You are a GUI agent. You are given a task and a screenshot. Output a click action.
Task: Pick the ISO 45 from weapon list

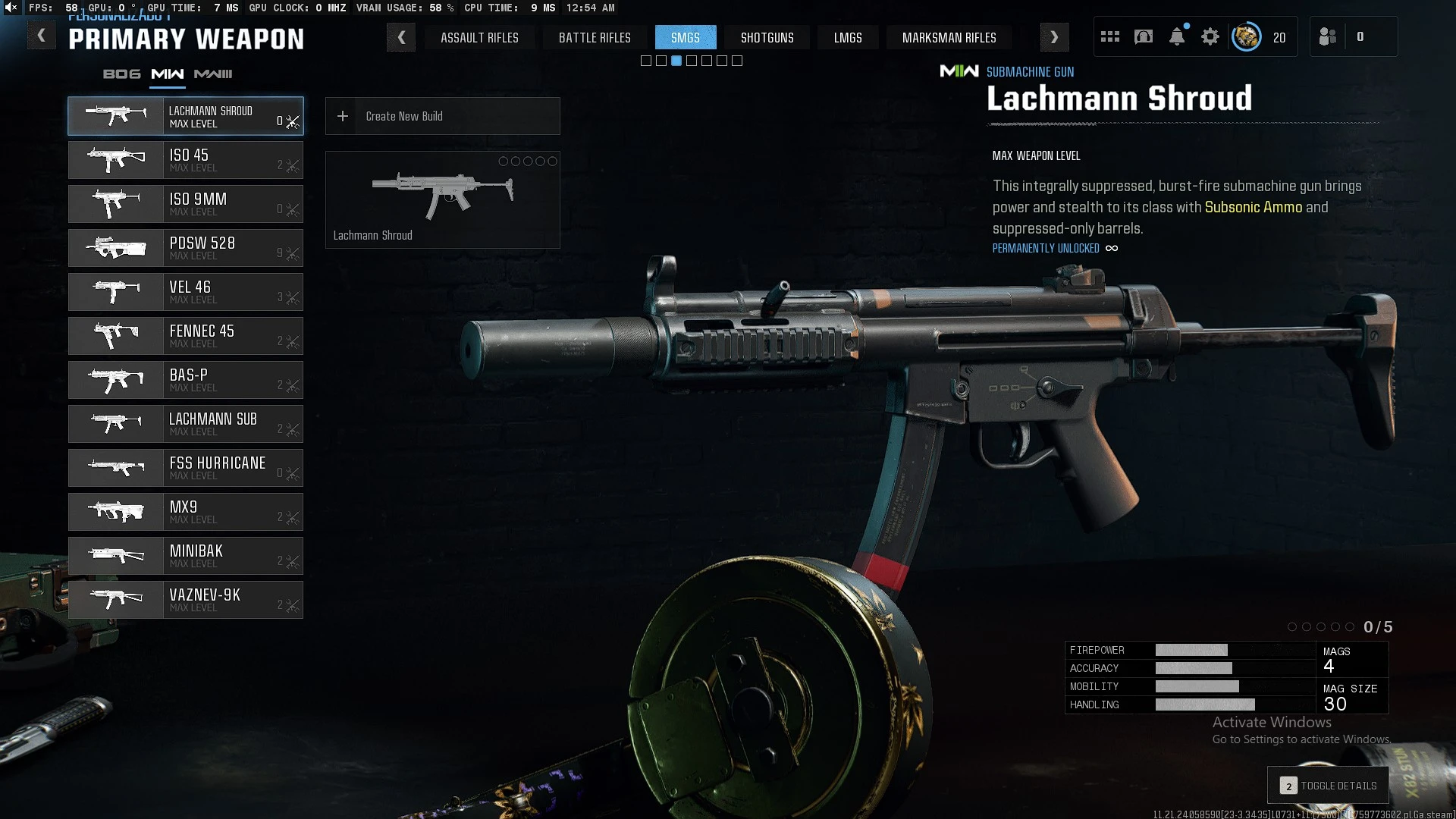(186, 160)
